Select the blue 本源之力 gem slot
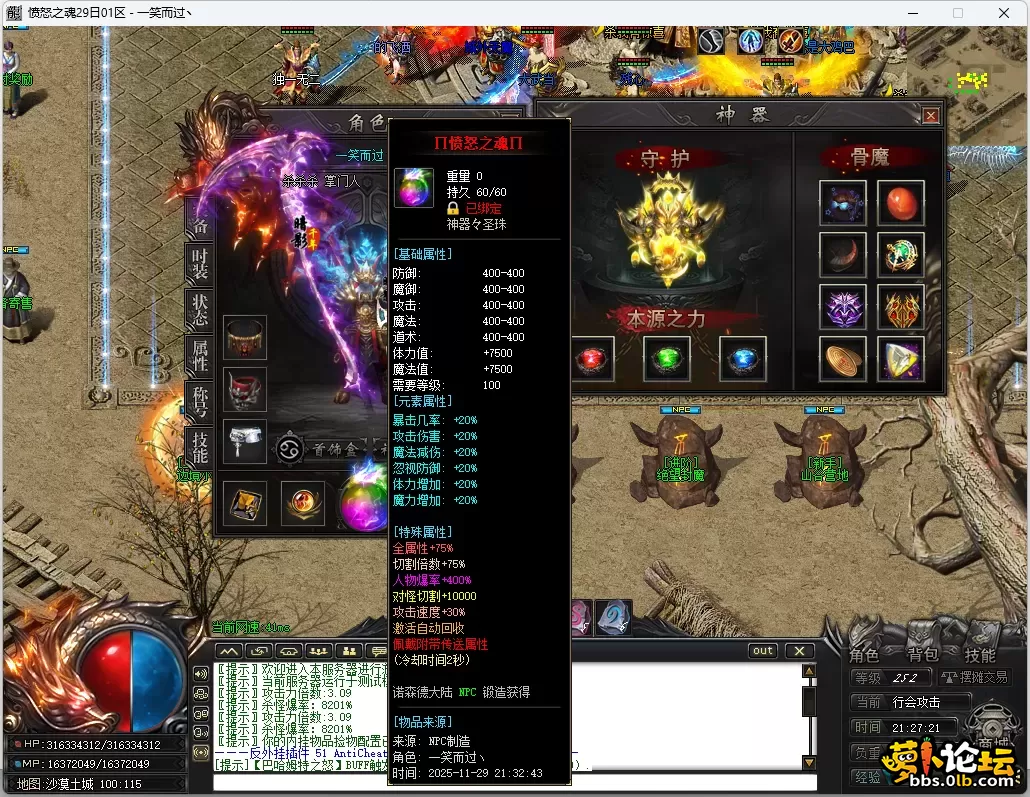The width and height of the screenshot is (1030, 797). (743, 359)
